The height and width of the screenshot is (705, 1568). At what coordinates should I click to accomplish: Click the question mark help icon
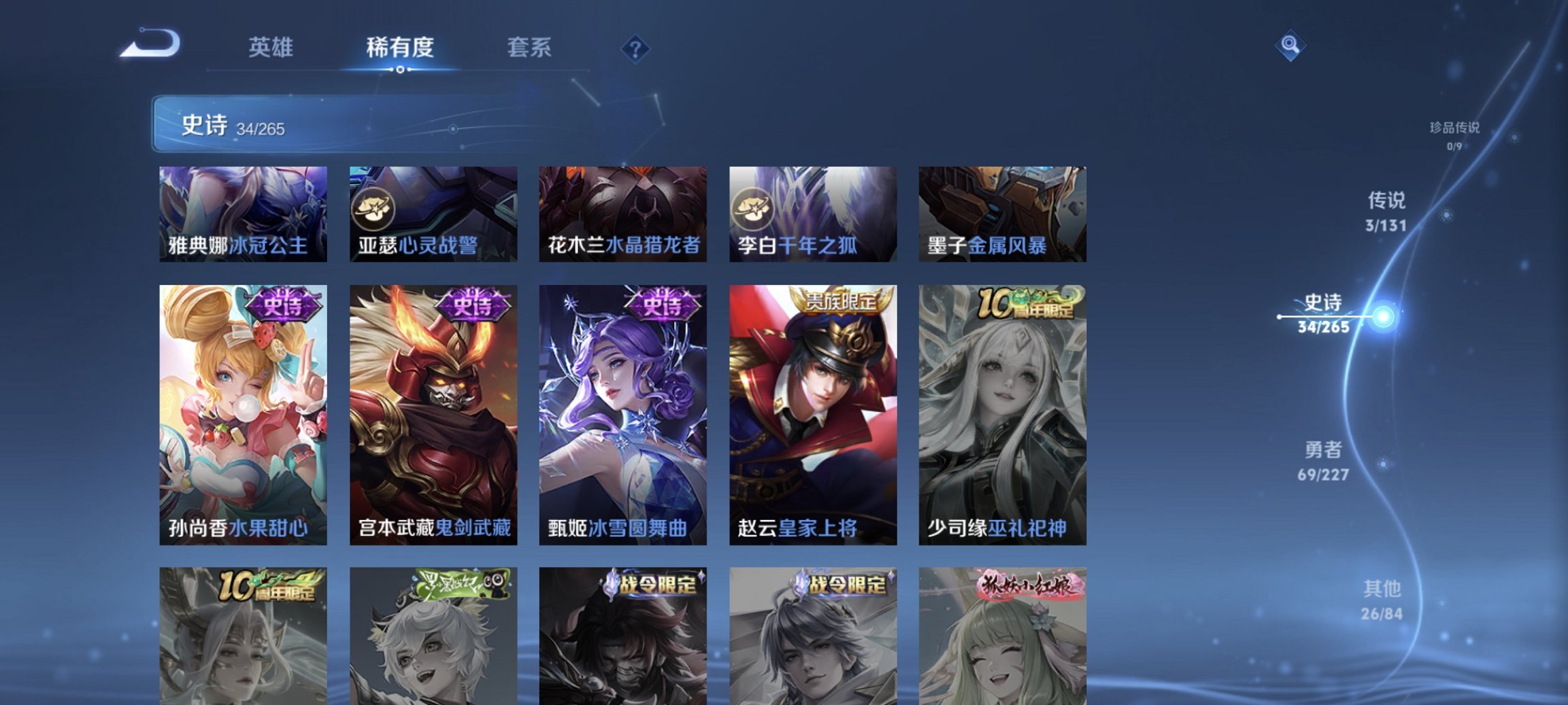point(635,48)
